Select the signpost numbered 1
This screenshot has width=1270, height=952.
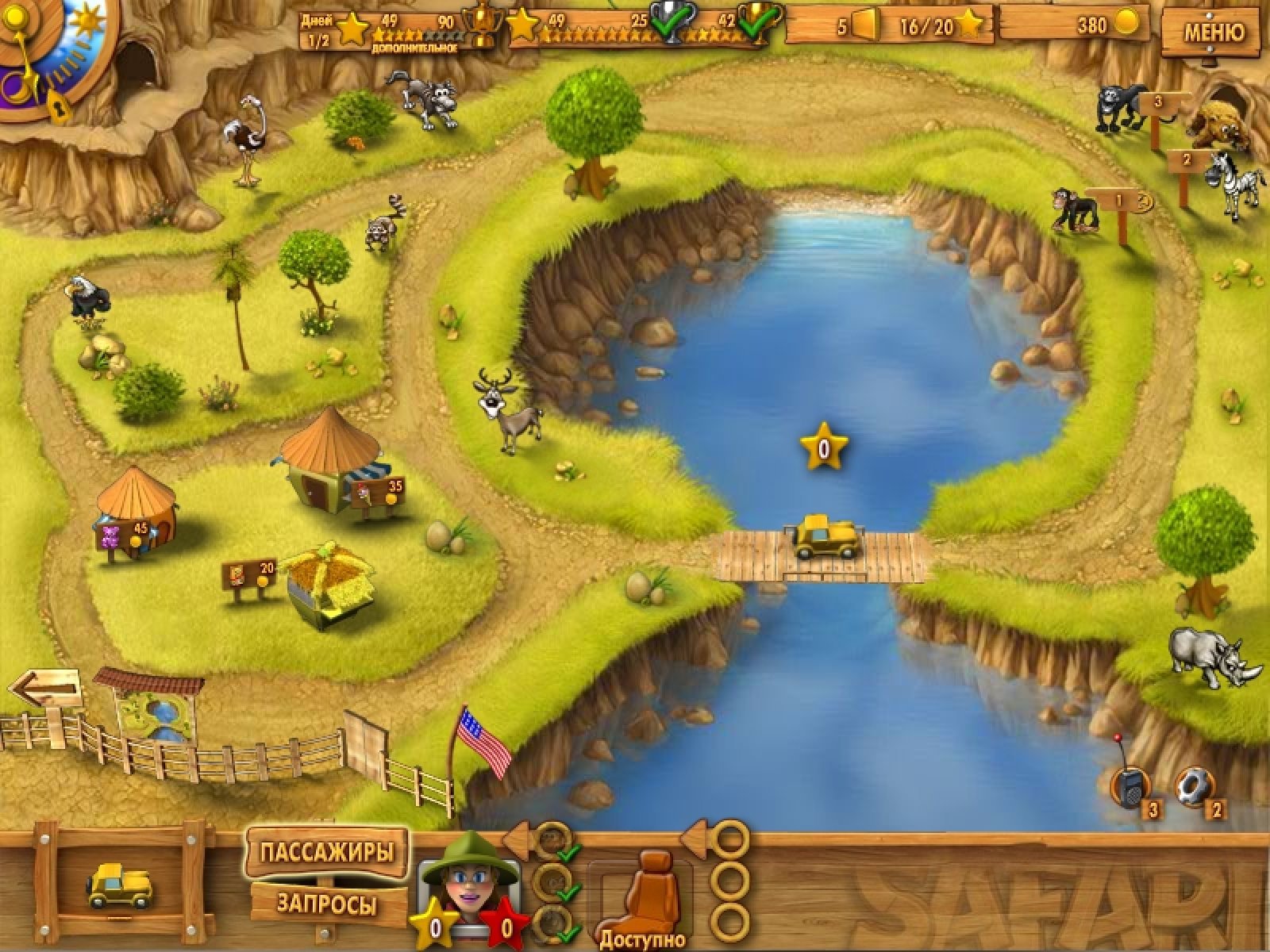[x=1118, y=202]
